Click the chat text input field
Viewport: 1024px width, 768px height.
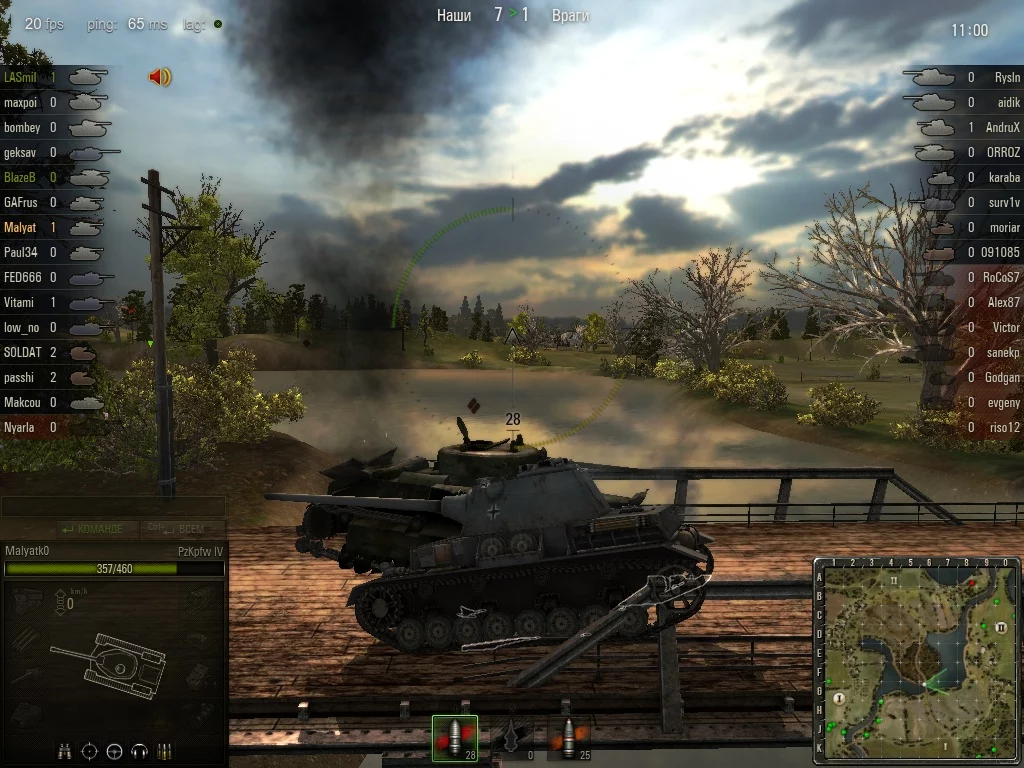pyautogui.click(x=113, y=507)
